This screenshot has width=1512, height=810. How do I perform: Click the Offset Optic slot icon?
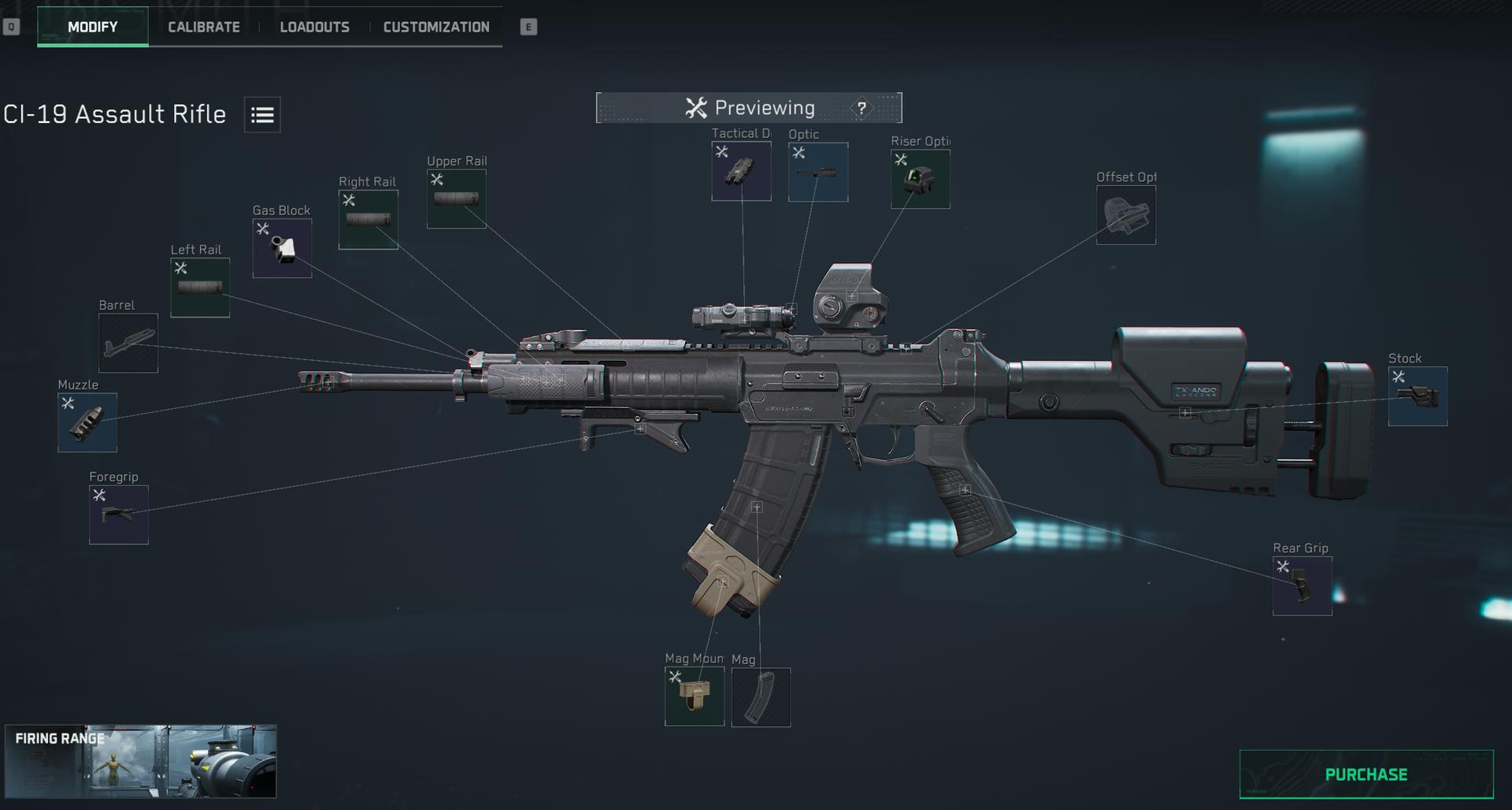click(x=1126, y=214)
